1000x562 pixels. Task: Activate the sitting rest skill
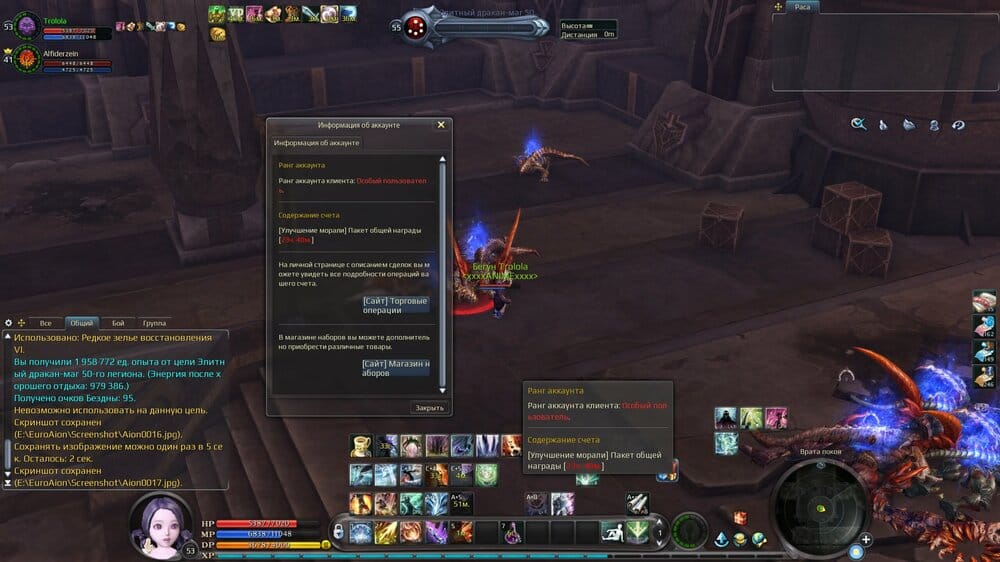(x=610, y=532)
